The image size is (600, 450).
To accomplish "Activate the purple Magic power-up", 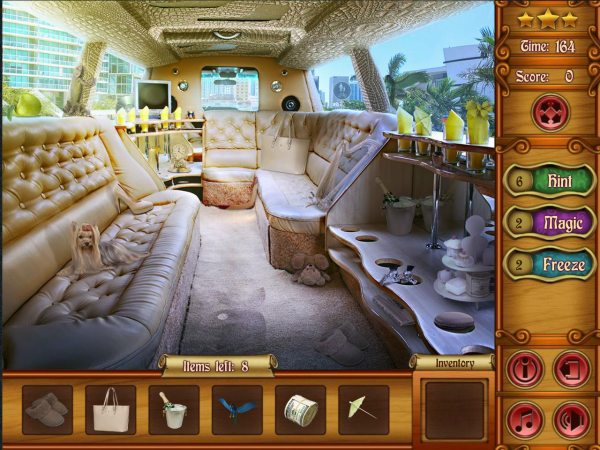I will pyautogui.click(x=560, y=222).
